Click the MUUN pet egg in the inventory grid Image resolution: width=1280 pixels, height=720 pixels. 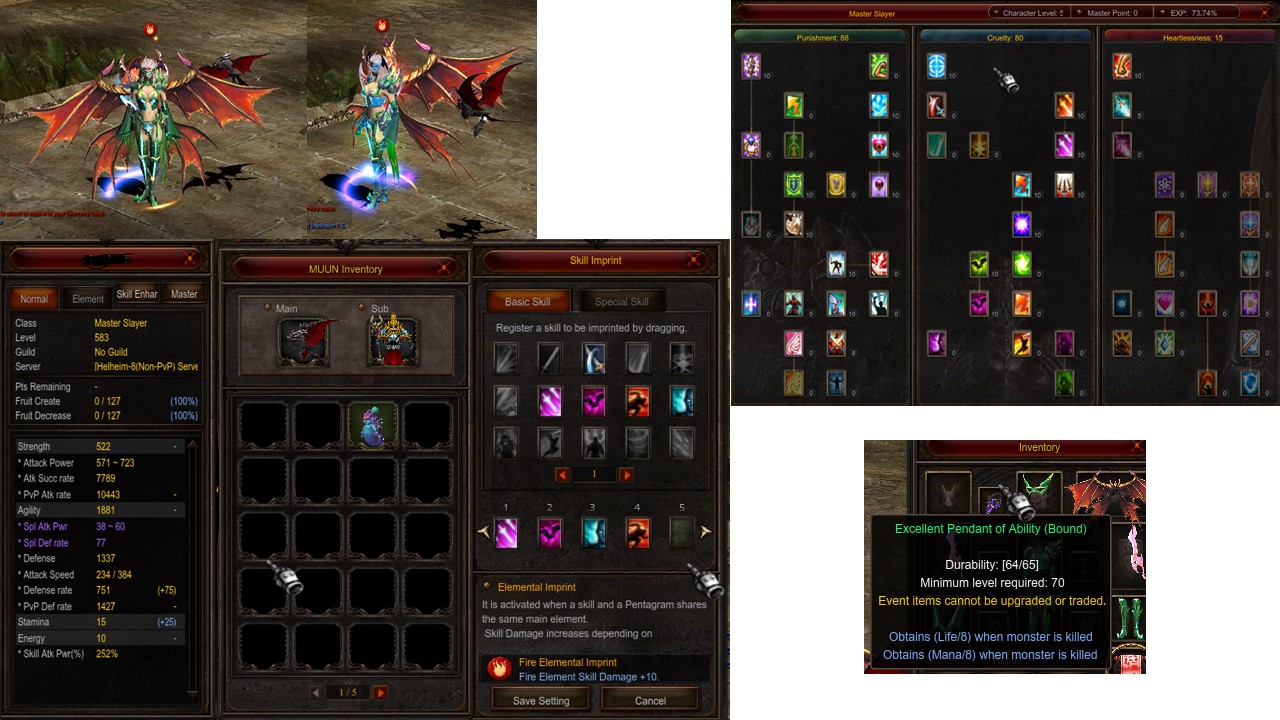[x=374, y=424]
